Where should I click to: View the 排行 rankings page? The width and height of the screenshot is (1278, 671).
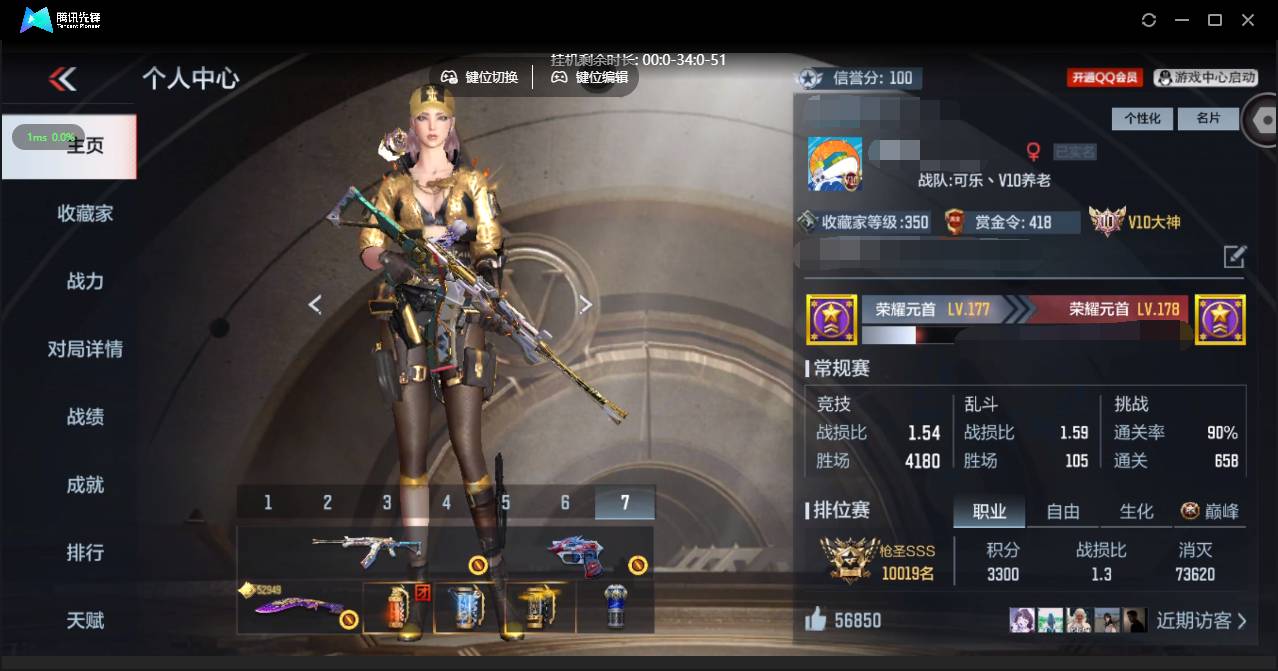coord(85,553)
